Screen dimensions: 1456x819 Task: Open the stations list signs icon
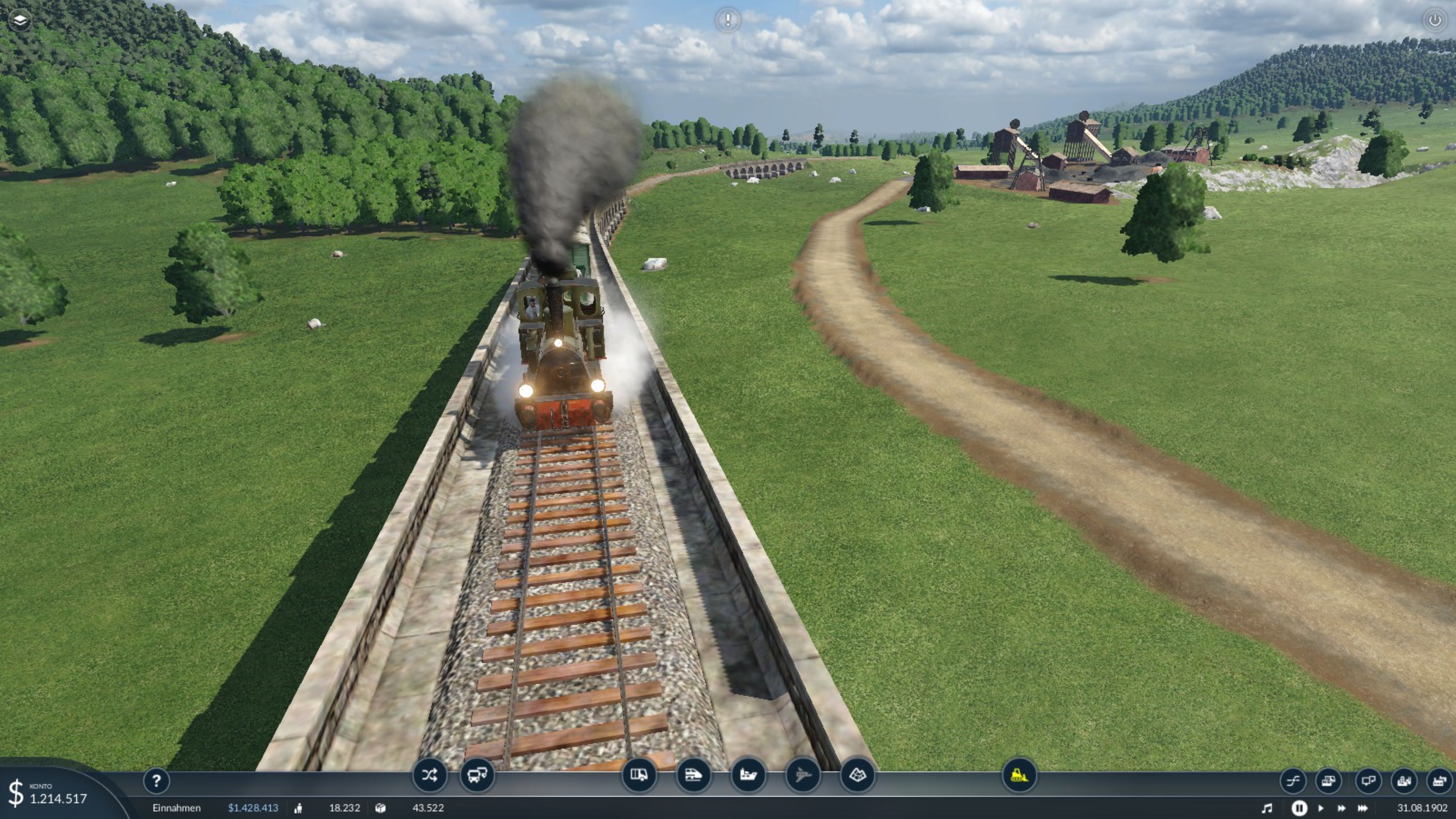[1368, 781]
